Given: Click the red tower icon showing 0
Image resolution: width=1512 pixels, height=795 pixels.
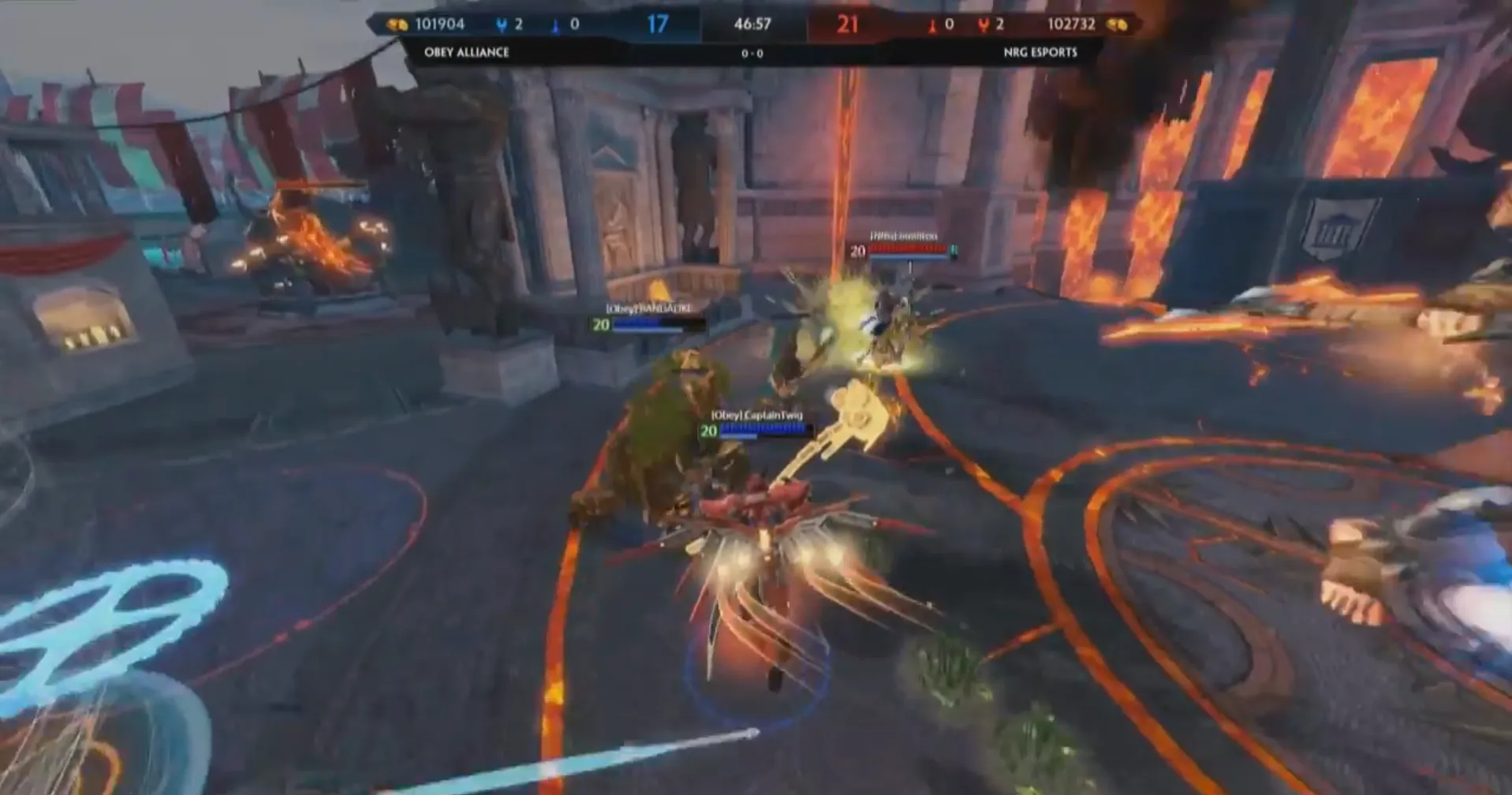Looking at the screenshot, I should (x=933, y=24).
